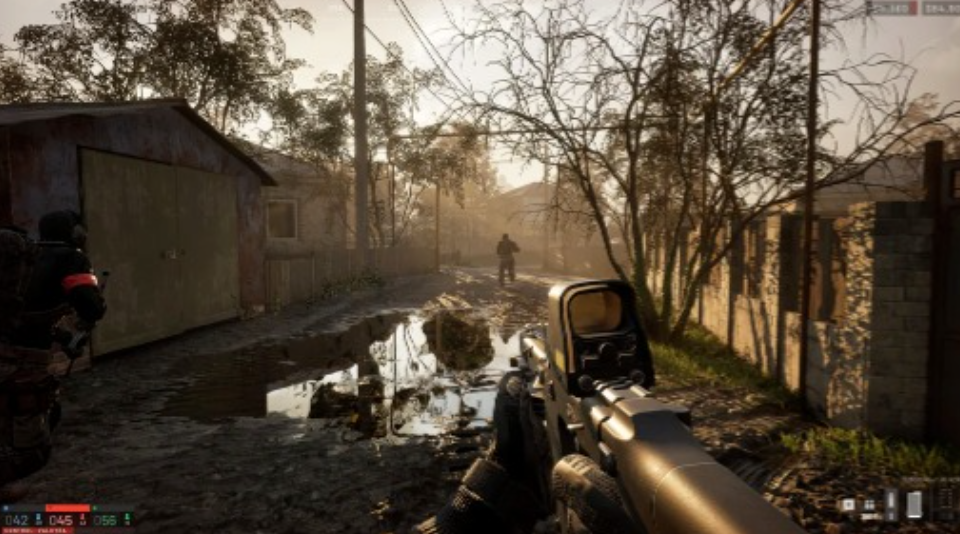Click the small white square equipment icon
Screen dimensions: 960x534
[x=848, y=505]
